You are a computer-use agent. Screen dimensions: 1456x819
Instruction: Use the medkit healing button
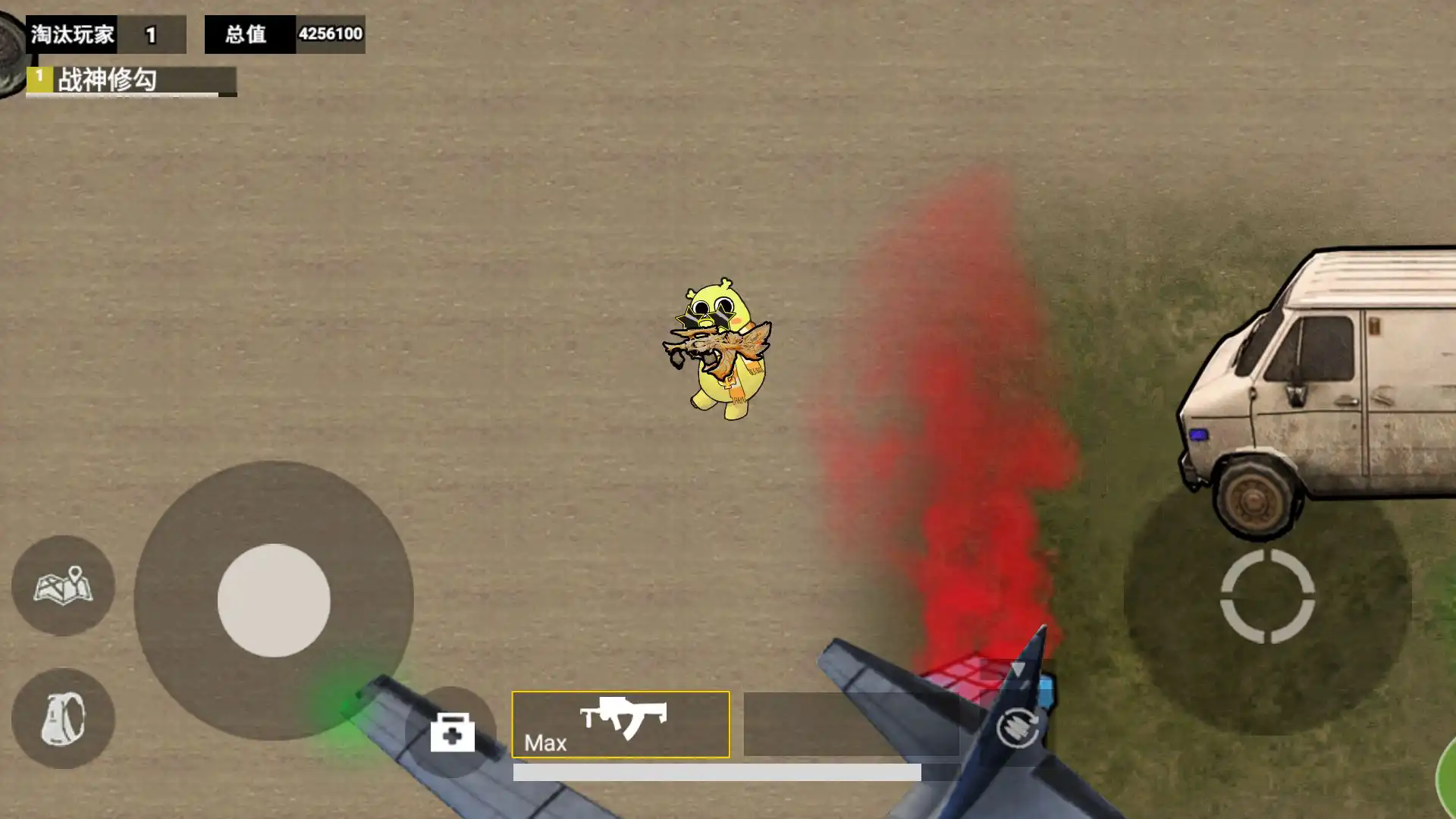(452, 732)
